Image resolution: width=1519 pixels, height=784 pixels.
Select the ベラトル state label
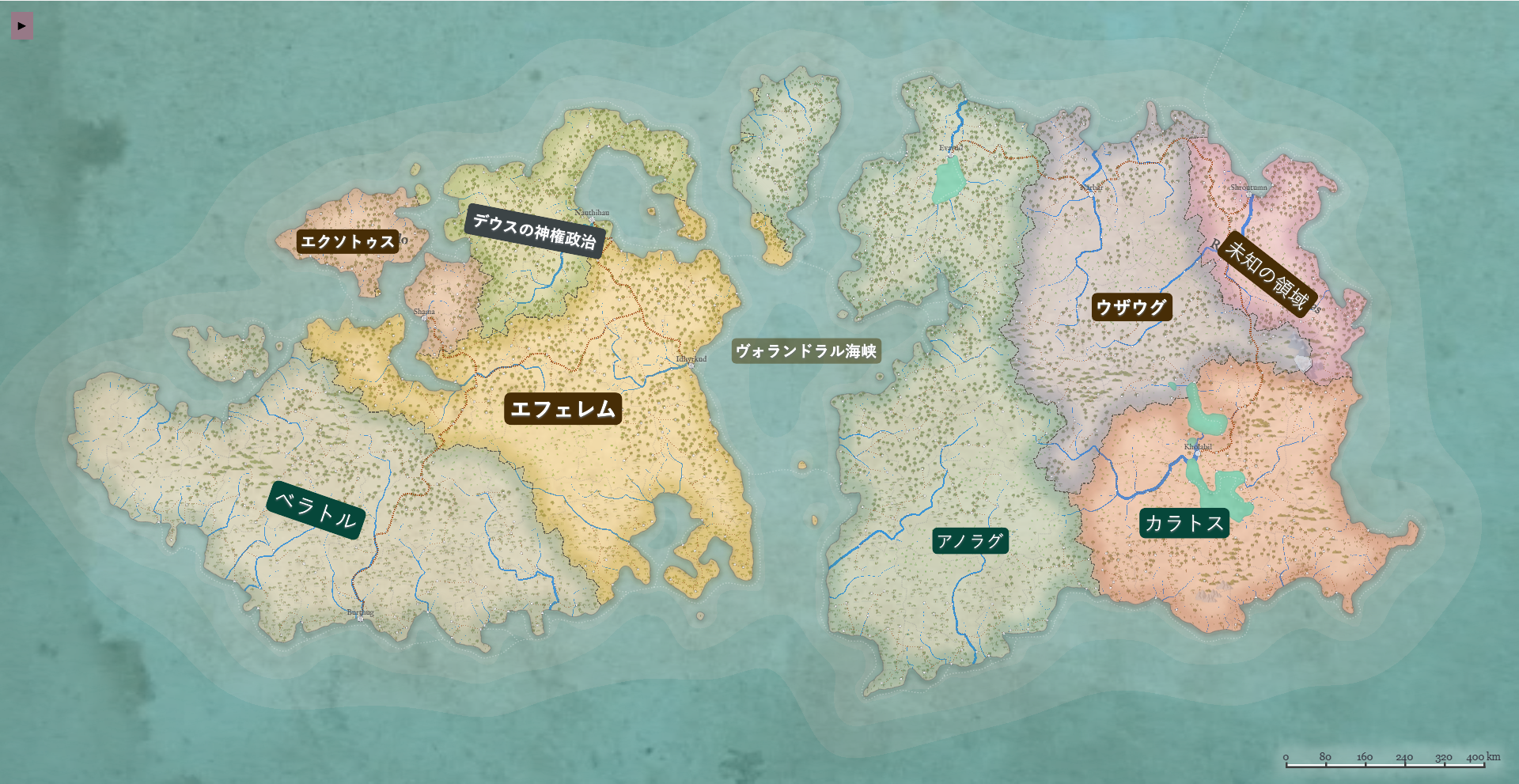tap(316, 509)
